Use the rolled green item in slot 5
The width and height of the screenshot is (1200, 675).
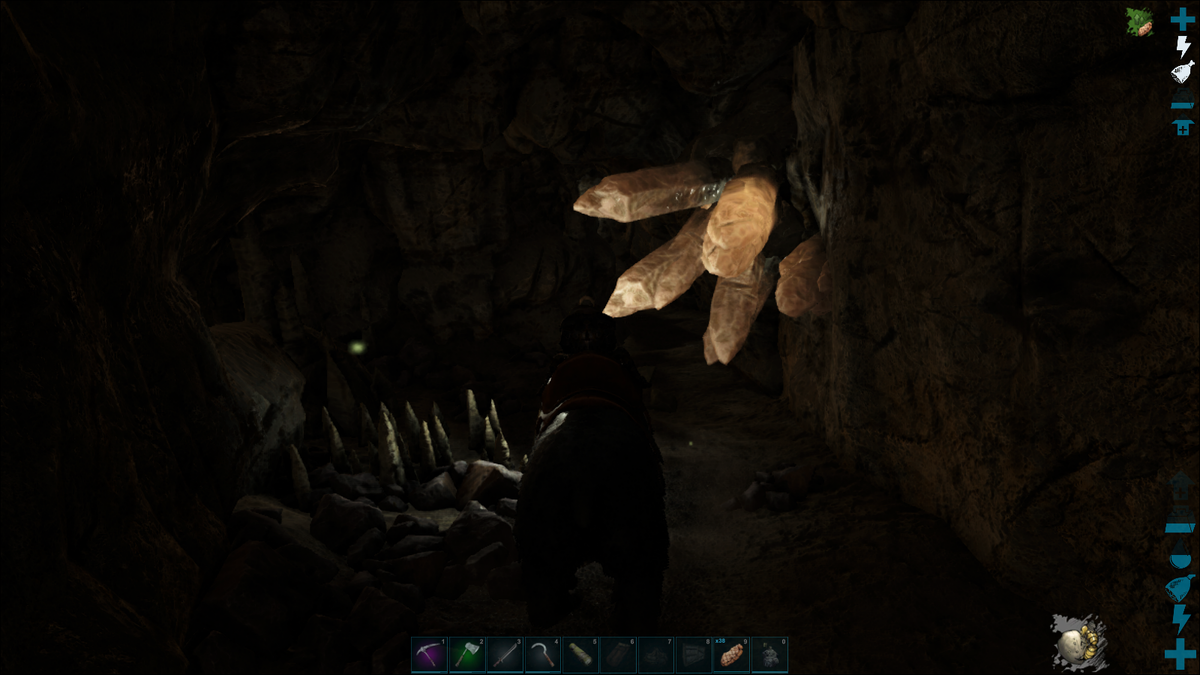pyautogui.click(x=581, y=655)
